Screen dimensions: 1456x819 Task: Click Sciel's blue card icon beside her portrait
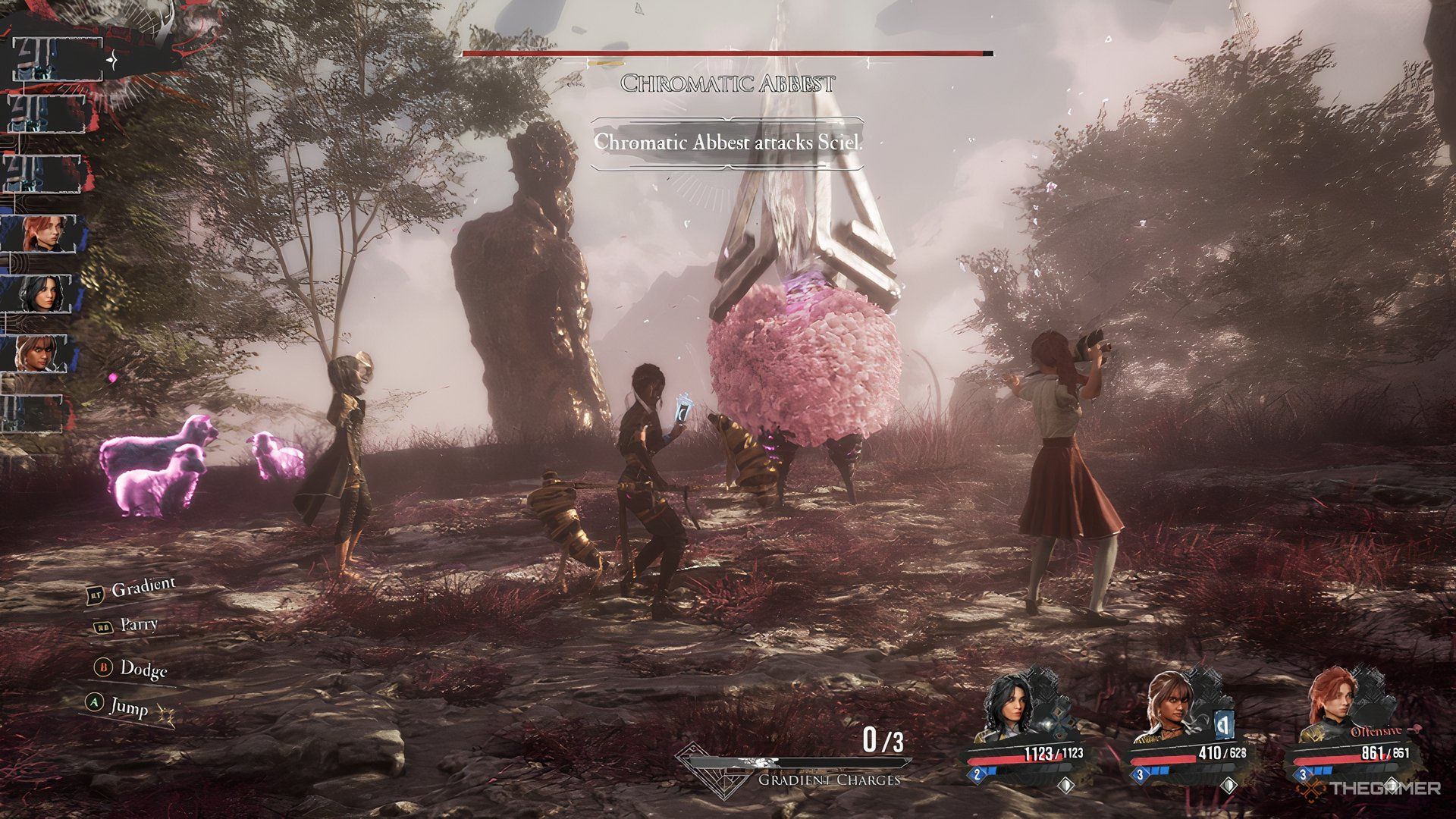(1222, 725)
